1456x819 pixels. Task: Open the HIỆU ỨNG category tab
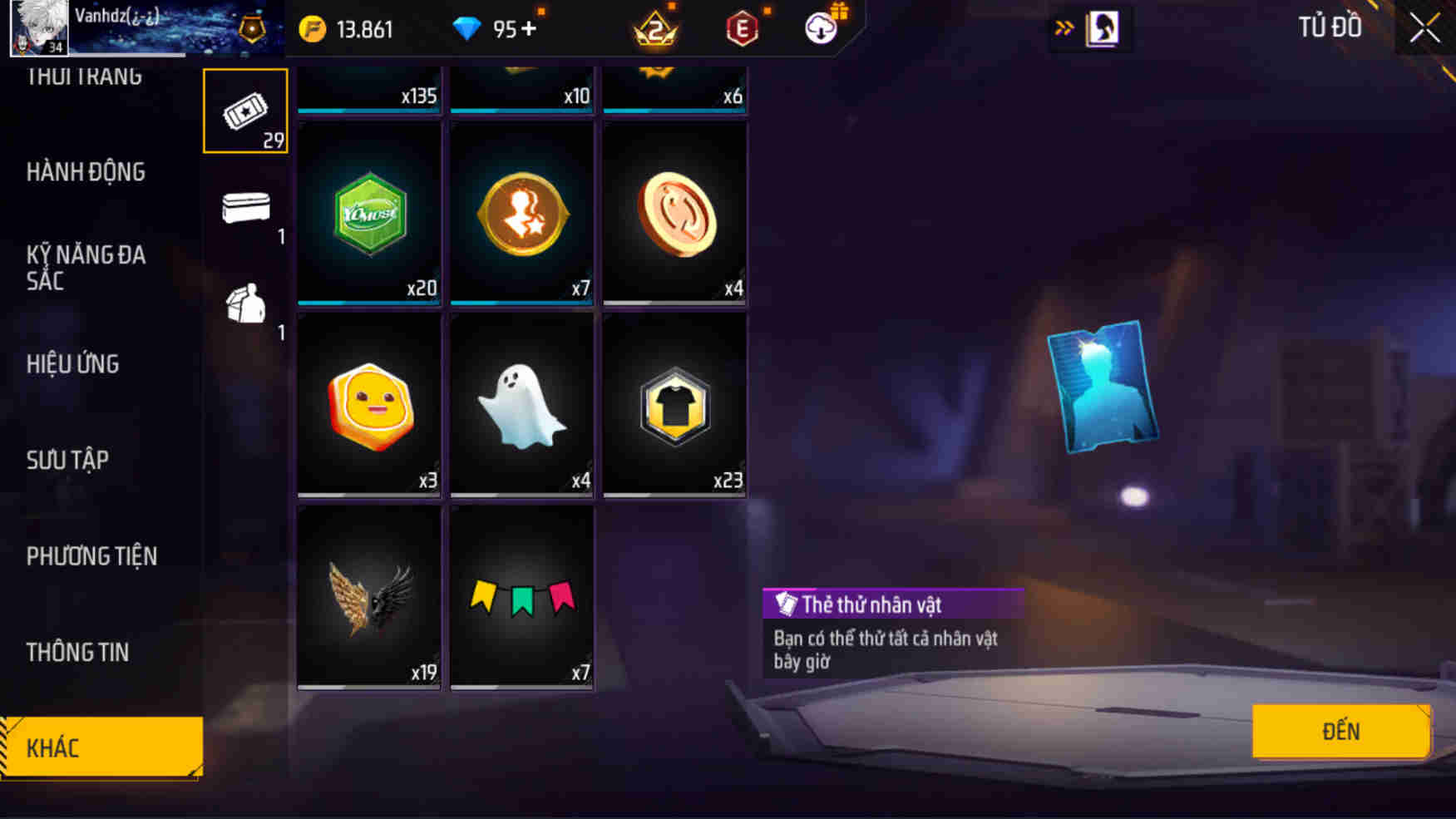tap(72, 364)
